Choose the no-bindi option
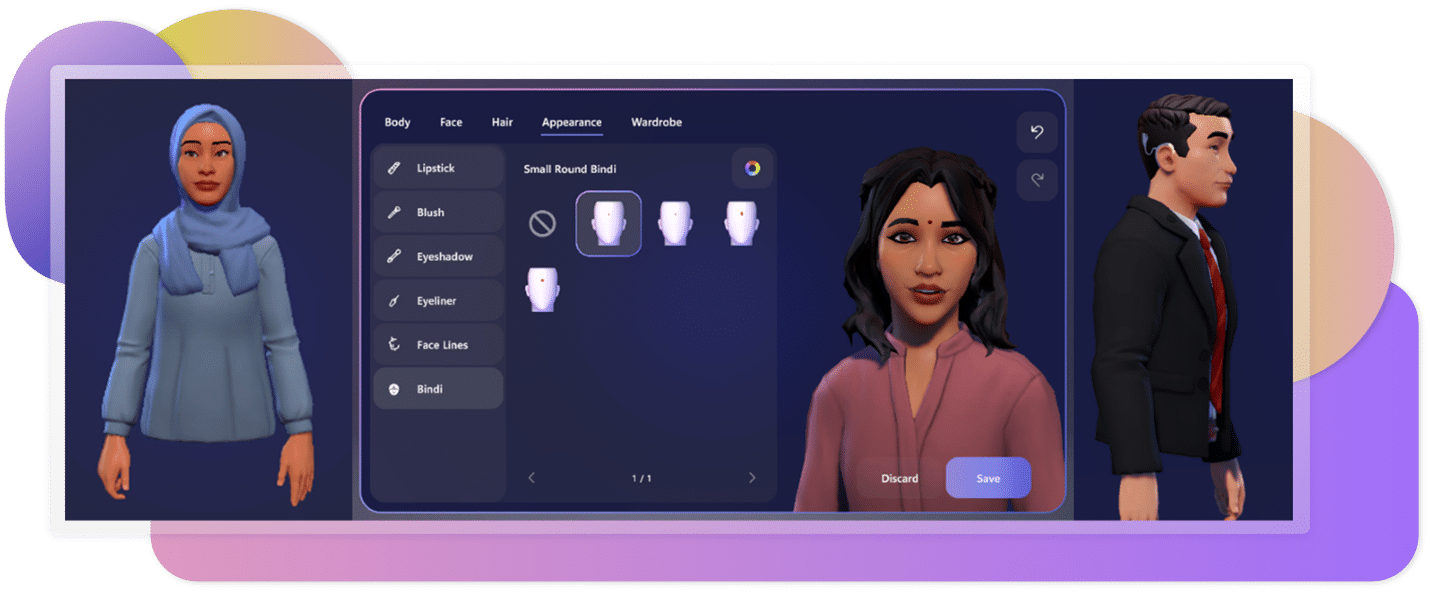The height and width of the screenshot is (592, 1430). (542, 224)
